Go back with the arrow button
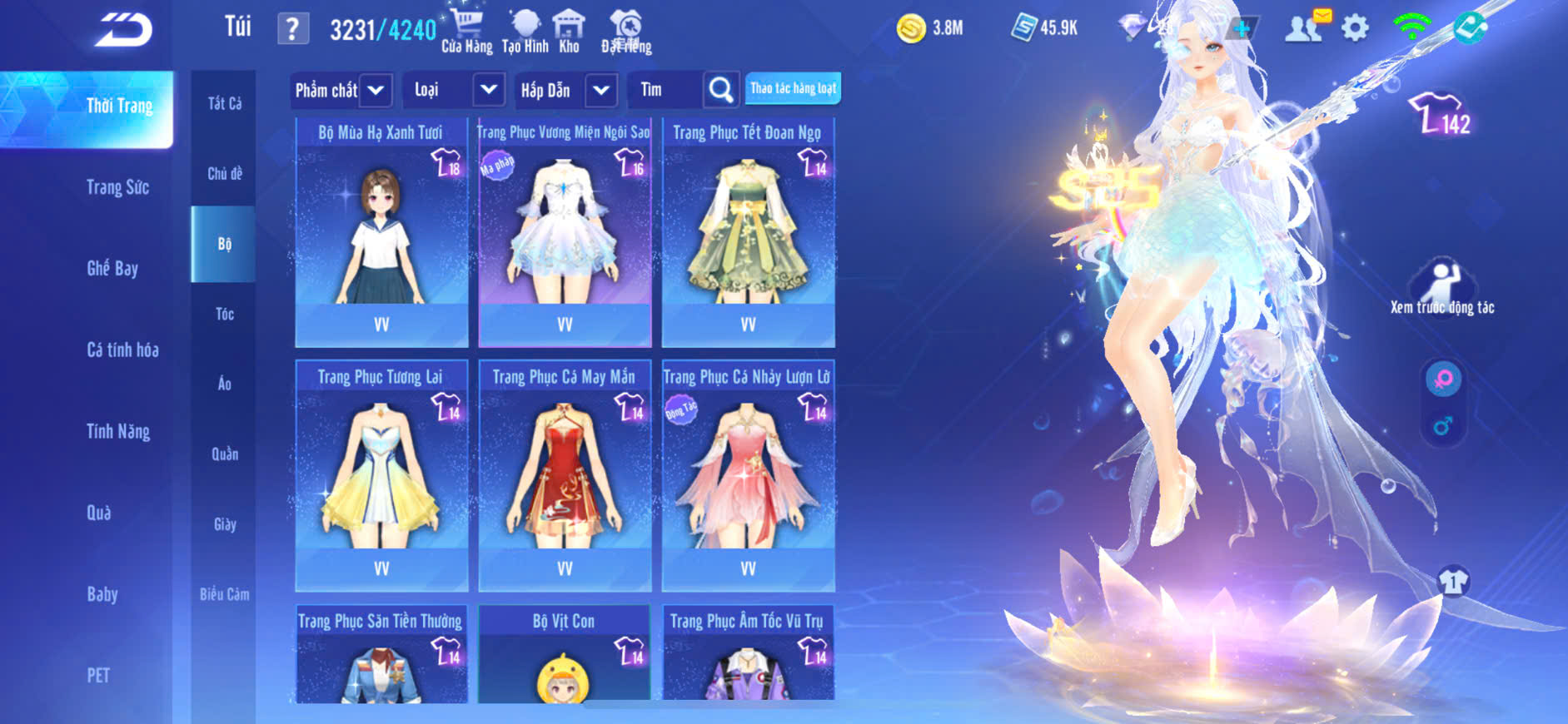 pos(123,30)
